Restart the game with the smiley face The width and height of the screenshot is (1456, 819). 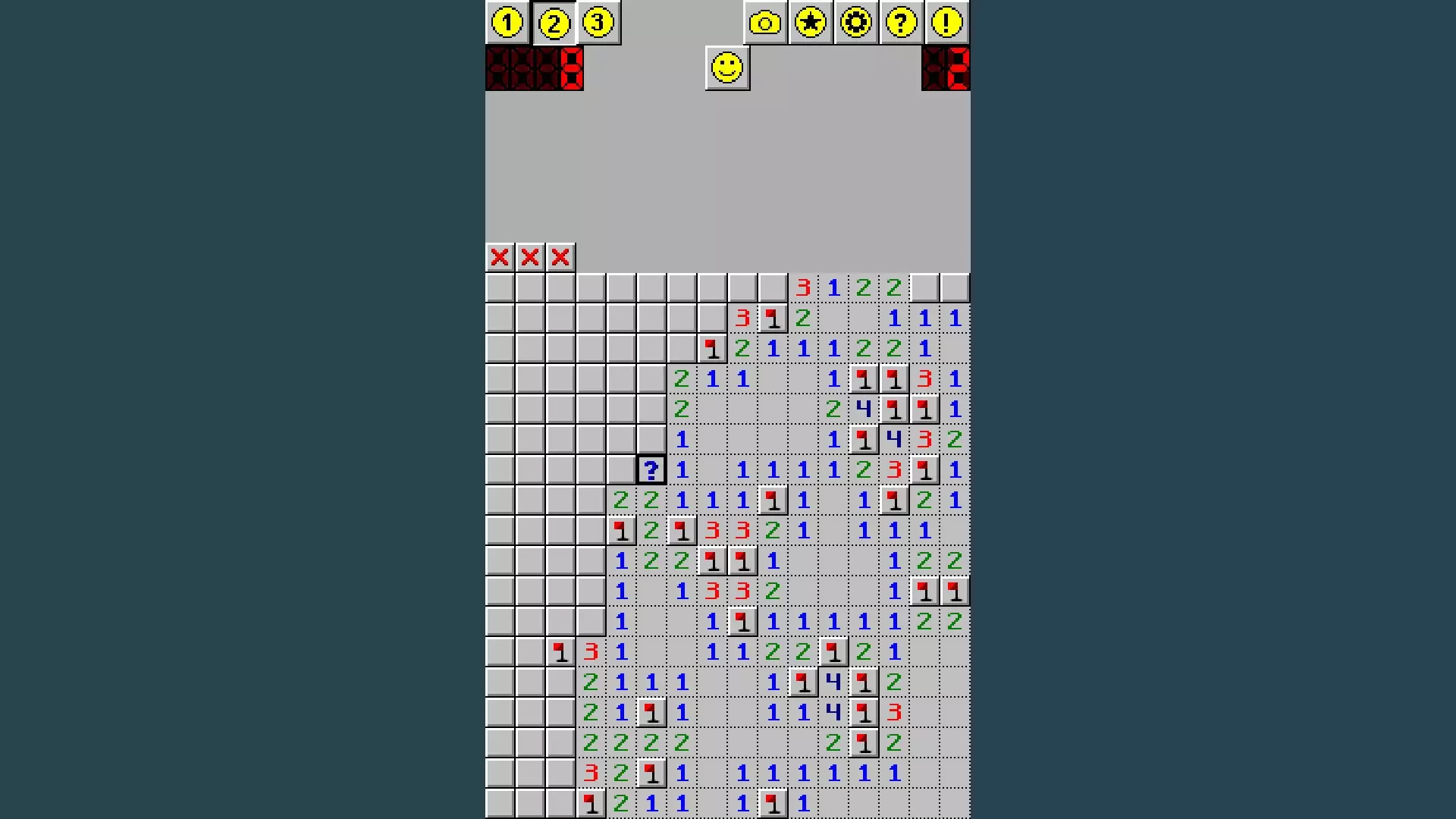pyautogui.click(x=726, y=67)
